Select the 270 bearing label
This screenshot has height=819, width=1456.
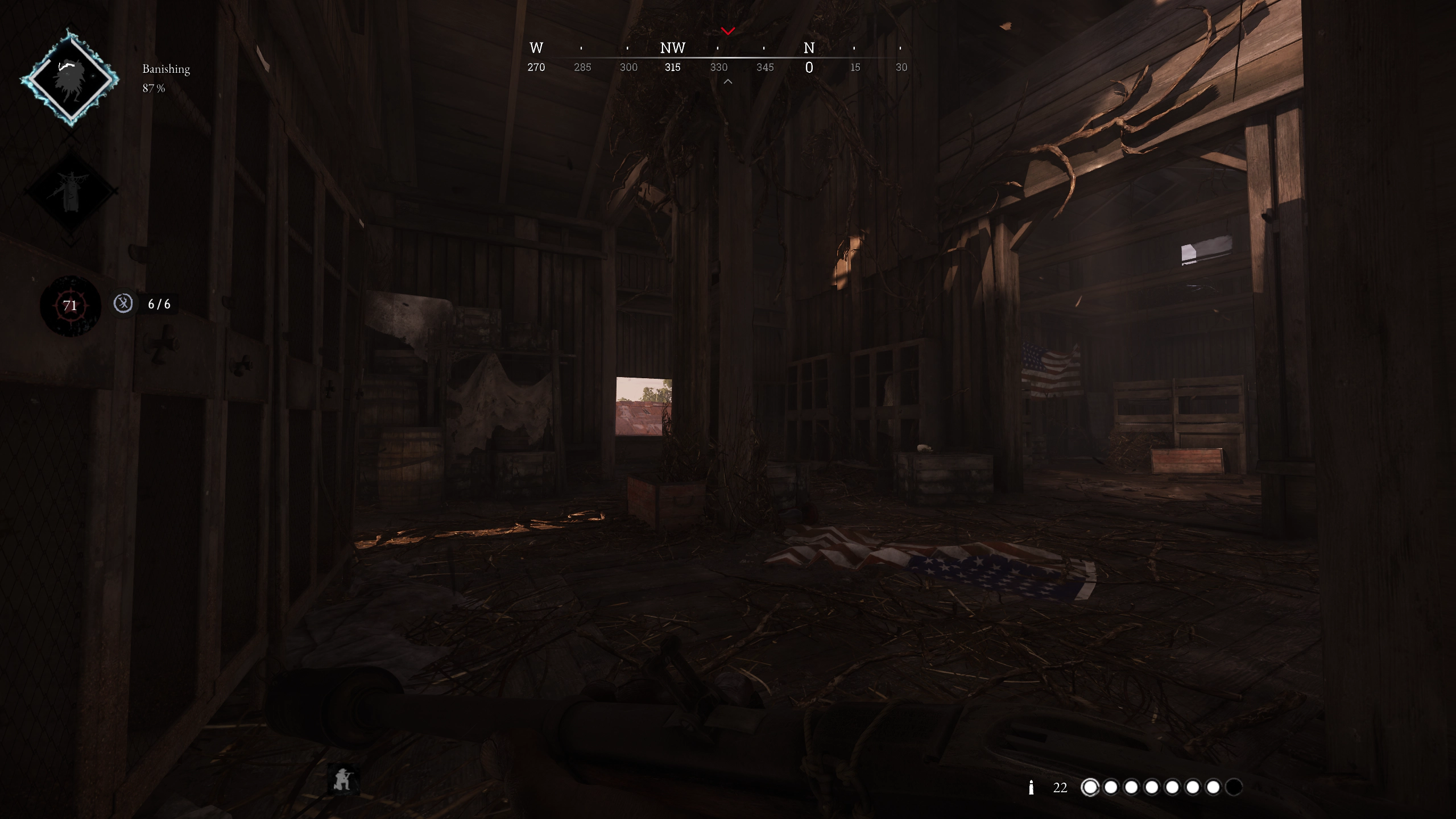click(536, 67)
